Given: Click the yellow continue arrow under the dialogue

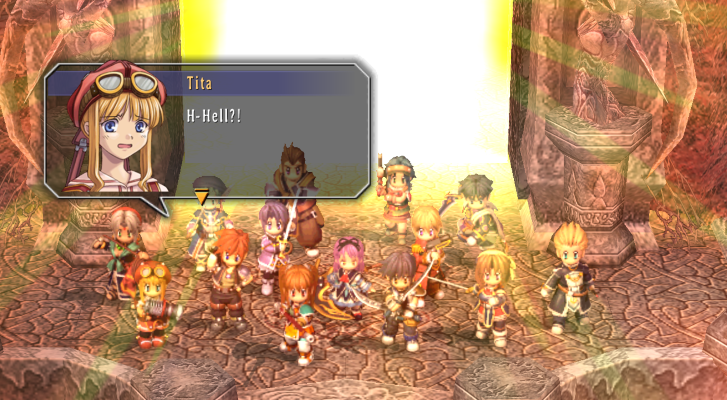Looking at the screenshot, I should pyautogui.click(x=201, y=197).
